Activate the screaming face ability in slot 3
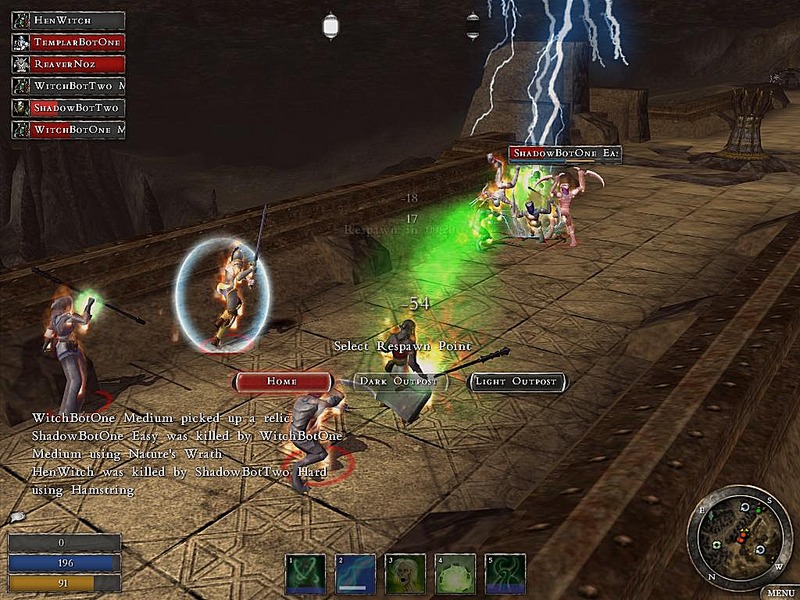Screen dimensions: 800x600 click(406, 574)
